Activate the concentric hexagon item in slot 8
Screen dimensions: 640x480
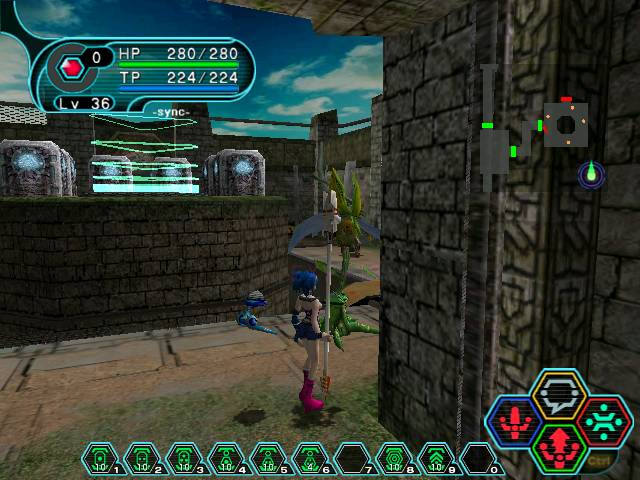pyautogui.click(x=394, y=460)
